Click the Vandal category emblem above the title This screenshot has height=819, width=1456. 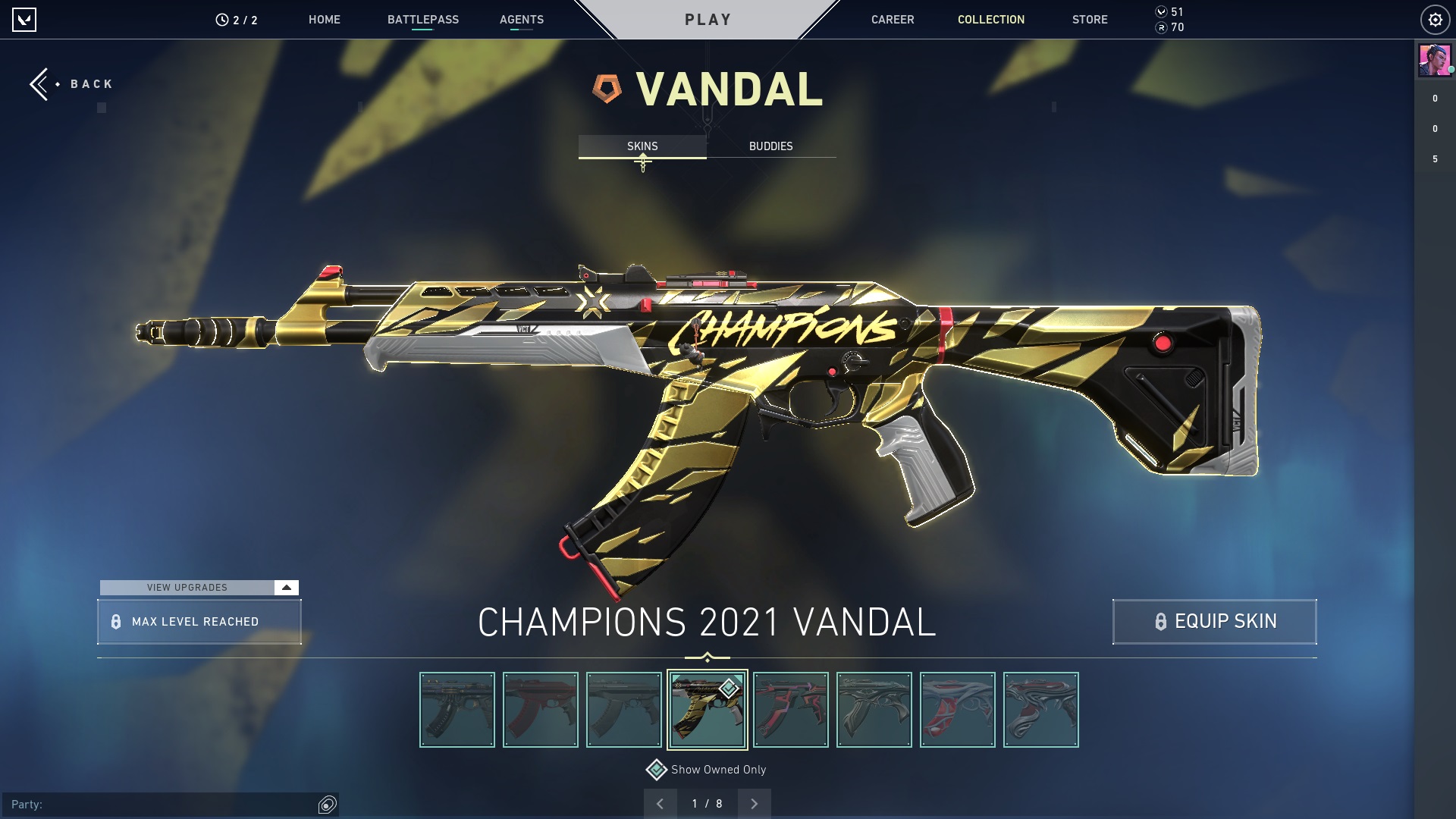pos(607,87)
